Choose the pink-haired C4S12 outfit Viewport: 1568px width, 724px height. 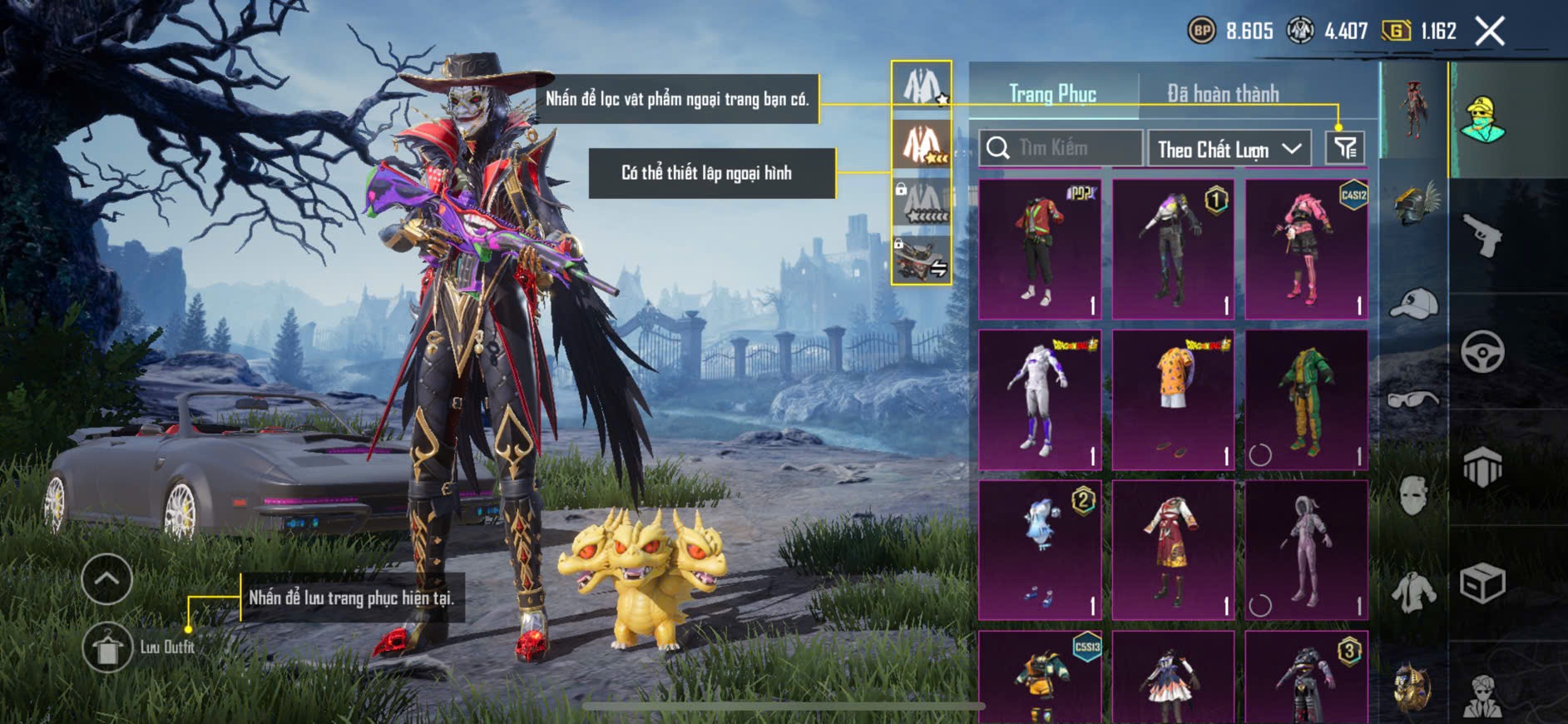point(1306,249)
